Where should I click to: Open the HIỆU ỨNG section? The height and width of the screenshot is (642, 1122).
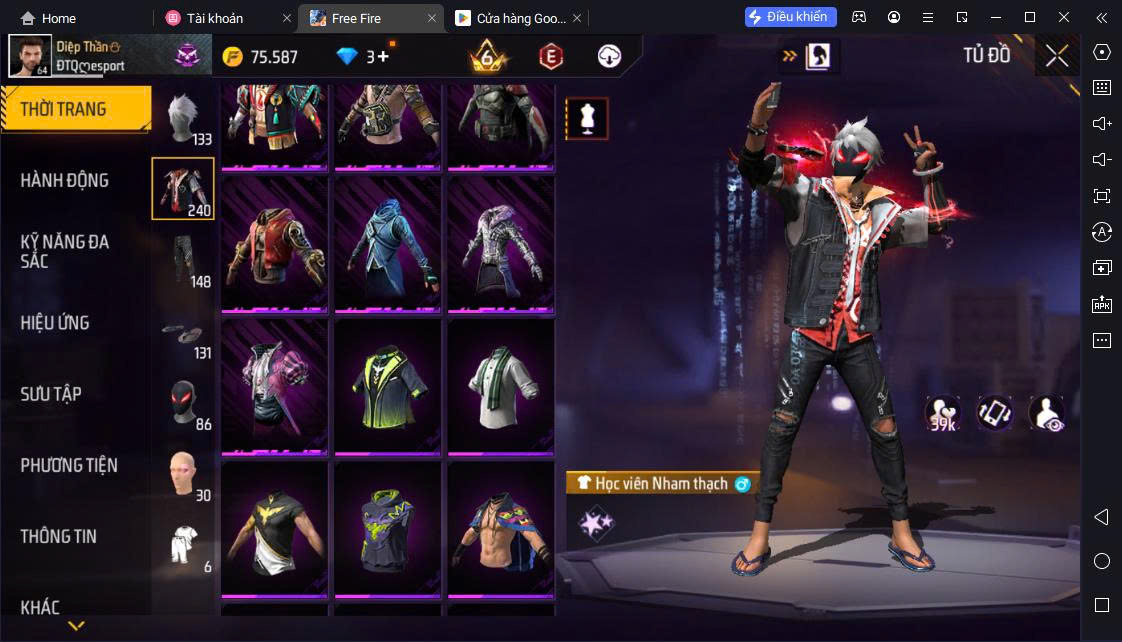55,323
